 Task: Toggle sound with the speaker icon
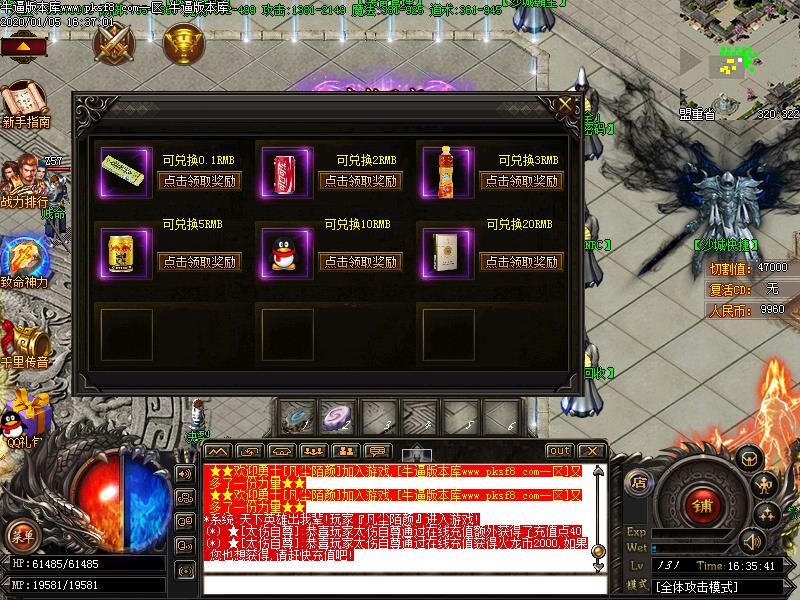pyautogui.click(x=750, y=541)
